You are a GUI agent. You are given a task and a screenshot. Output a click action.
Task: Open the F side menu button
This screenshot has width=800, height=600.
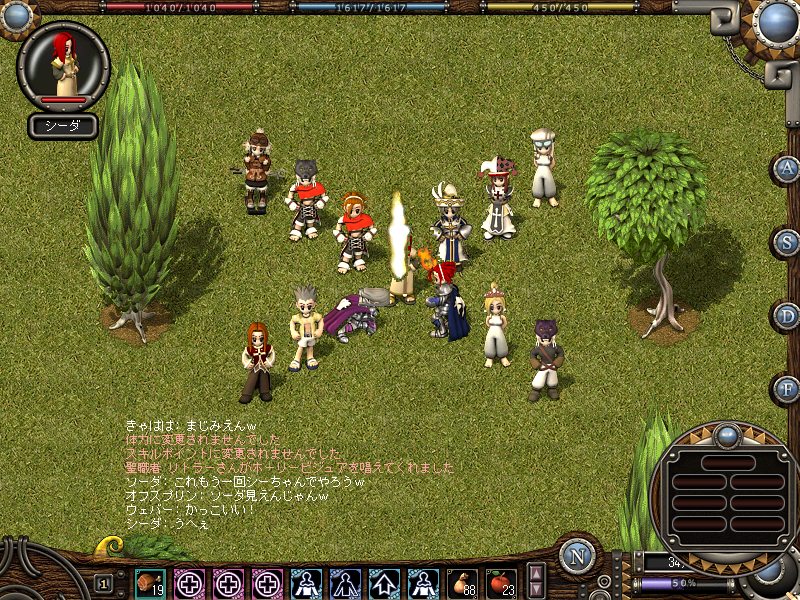pos(787,388)
